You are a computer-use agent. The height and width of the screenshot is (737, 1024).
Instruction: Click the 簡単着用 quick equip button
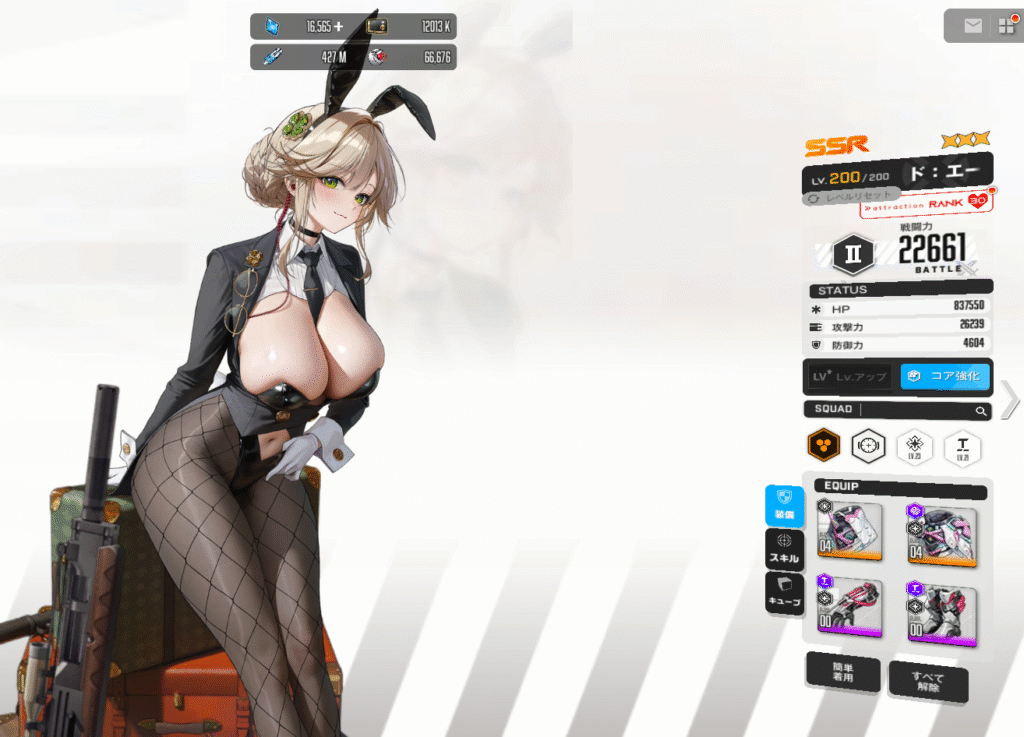point(843,673)
